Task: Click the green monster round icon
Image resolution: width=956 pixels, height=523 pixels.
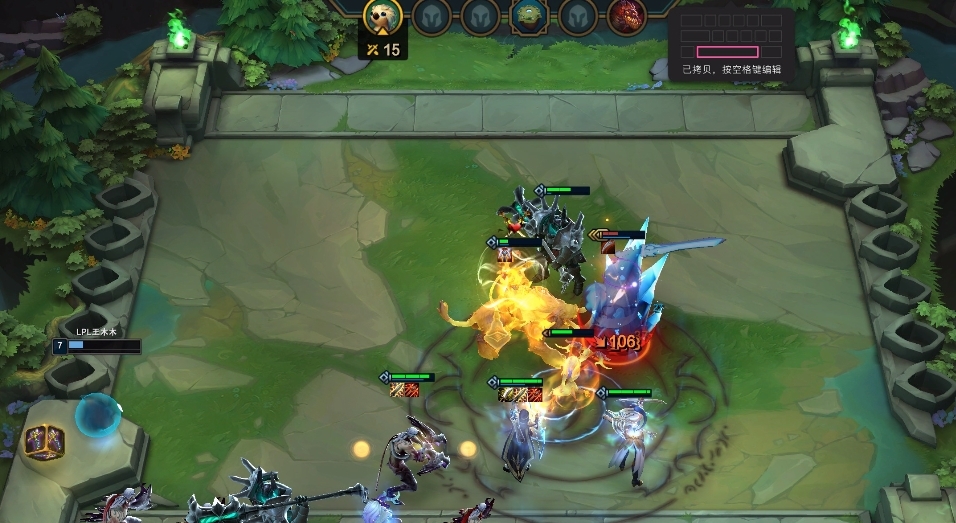Action: pyautogui.click(x=527, y=15)
